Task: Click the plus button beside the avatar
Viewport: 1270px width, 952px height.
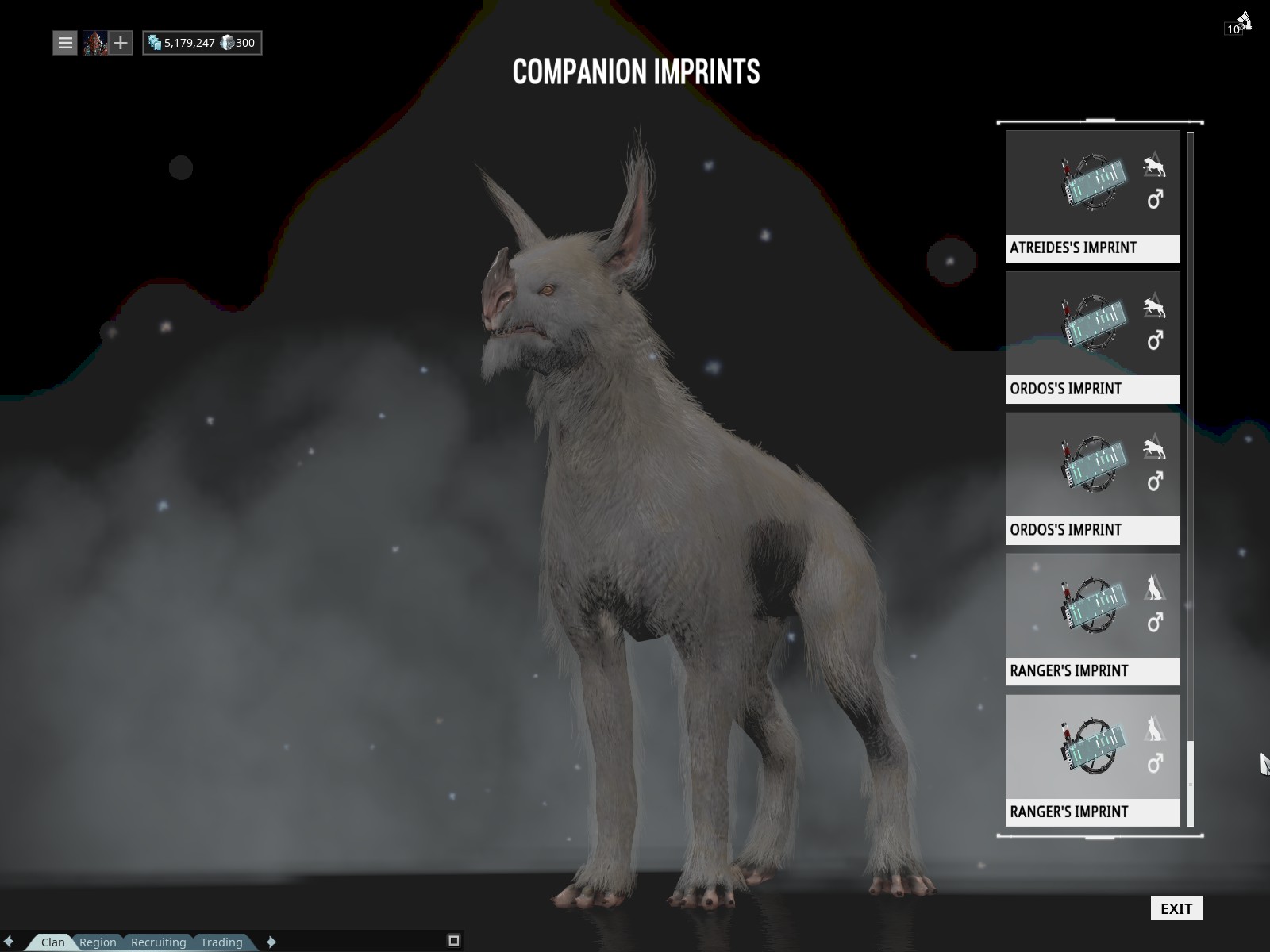Action: pyautogui.click(x=120, y=43)
